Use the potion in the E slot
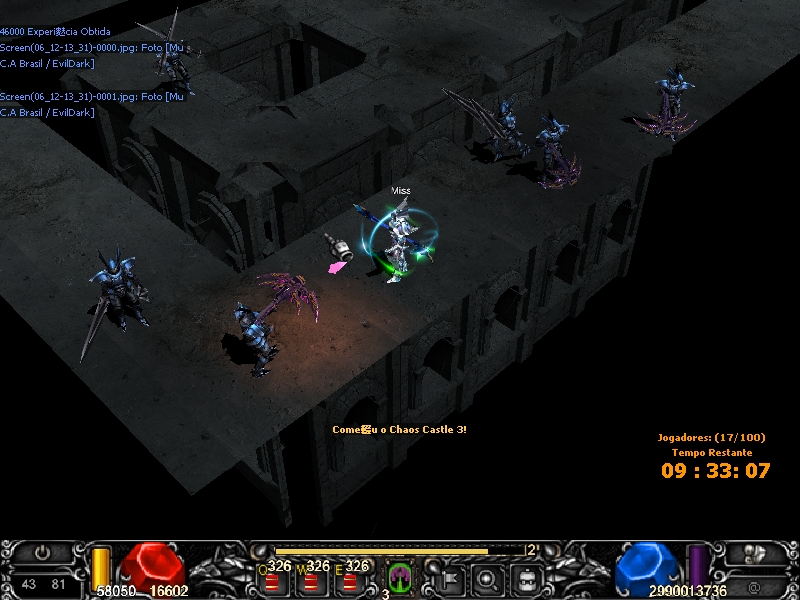 pyautogui.click(x=349, y=580)
